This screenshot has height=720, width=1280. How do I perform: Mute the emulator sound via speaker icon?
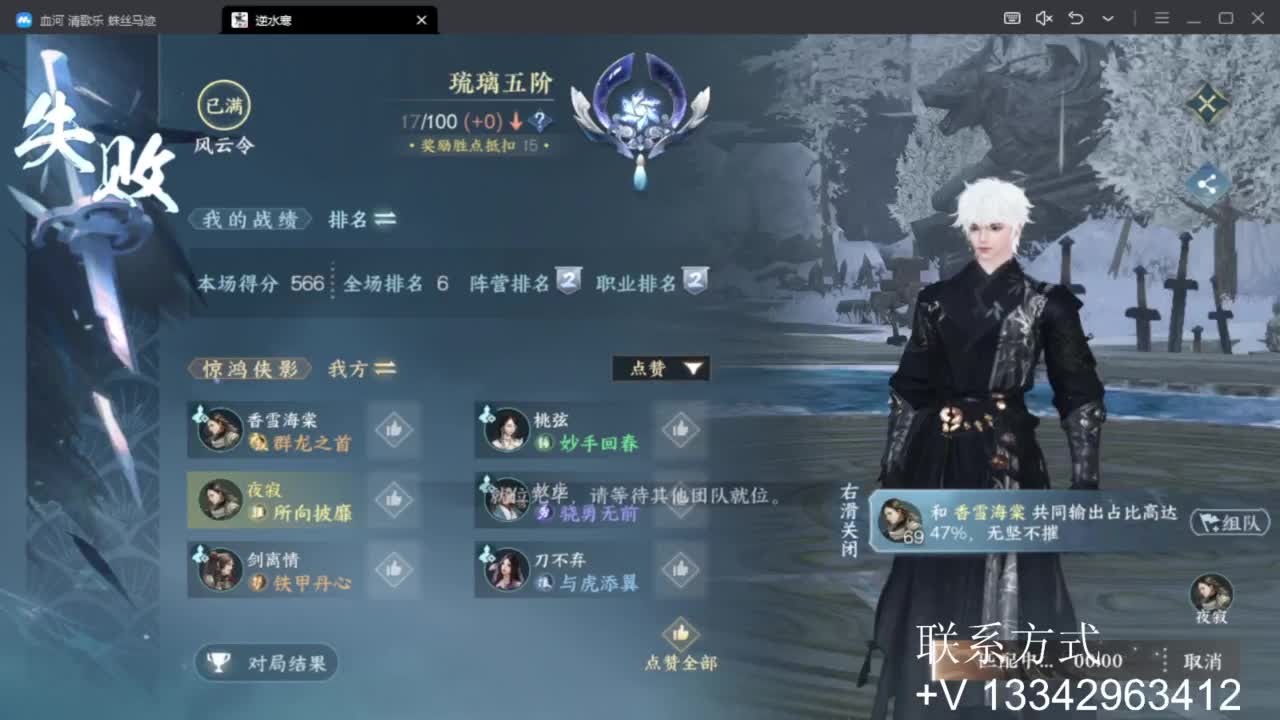[1044, 19]
